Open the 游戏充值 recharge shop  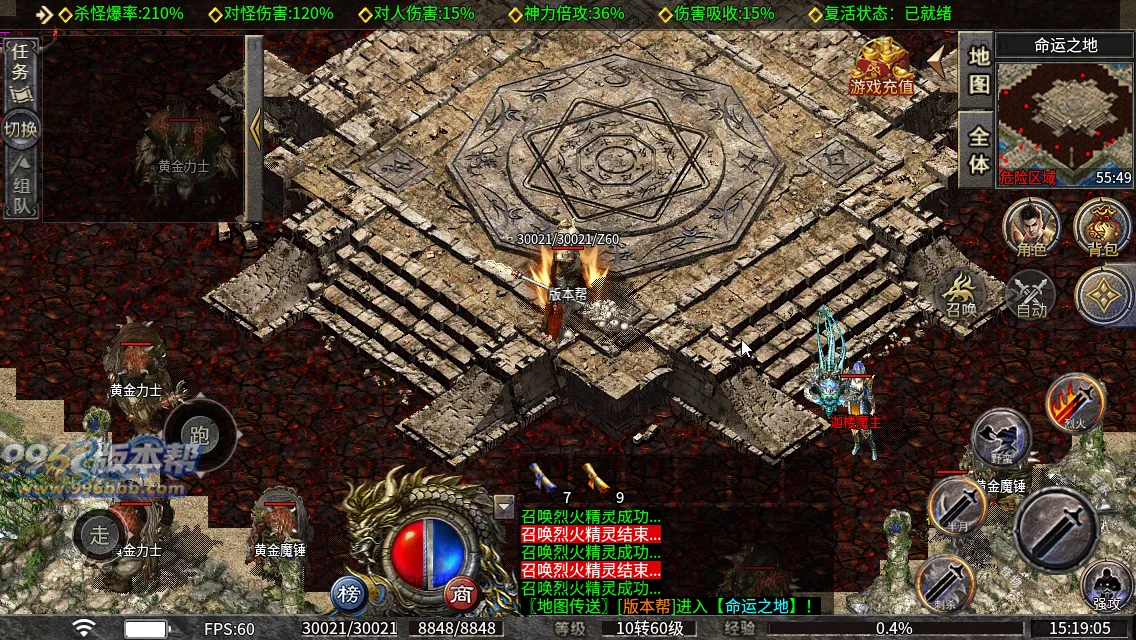(x=882, y=67)
